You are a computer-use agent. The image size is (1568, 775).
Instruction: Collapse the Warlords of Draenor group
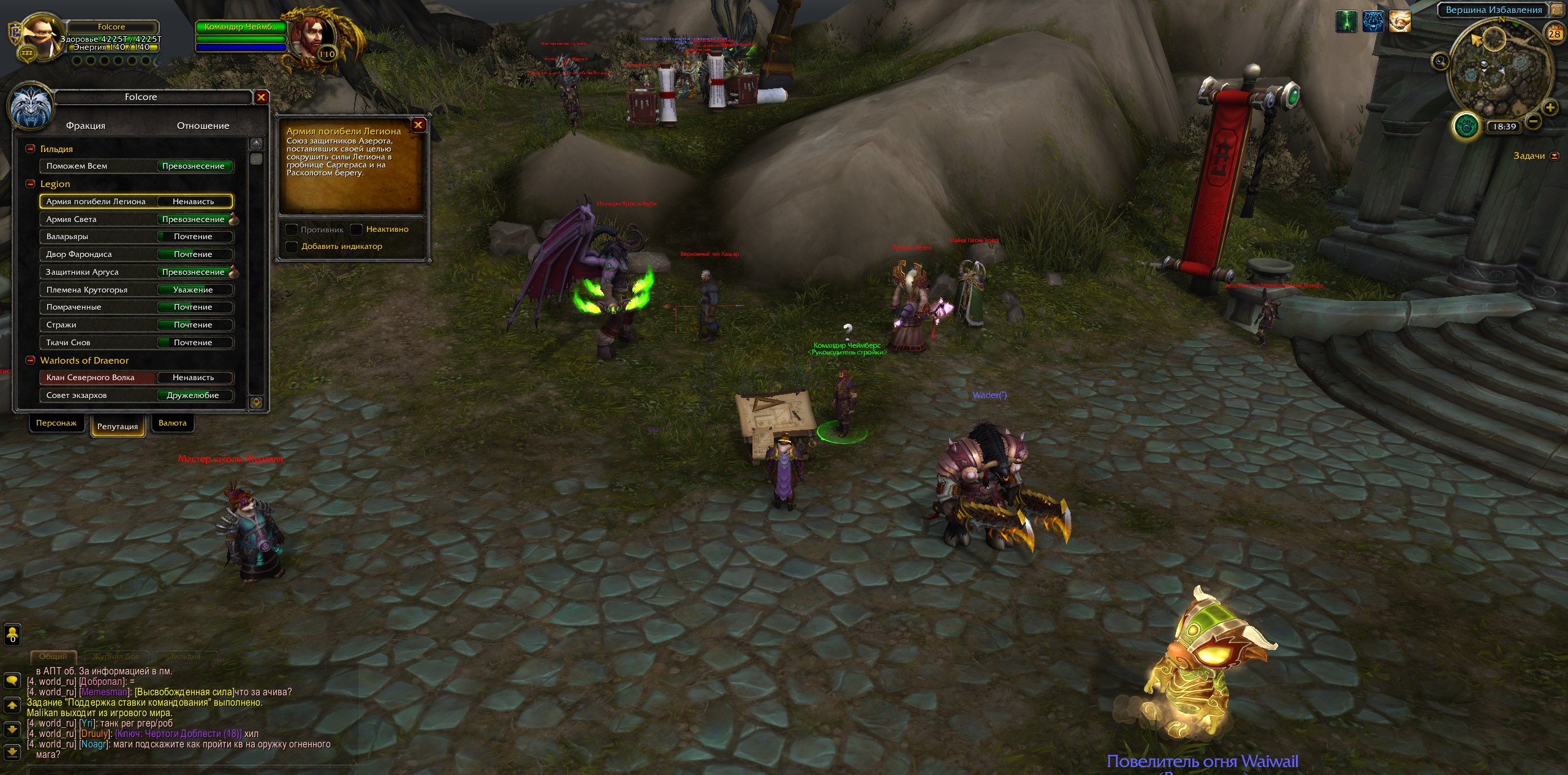pyautogui.click(x=30, y=361)
